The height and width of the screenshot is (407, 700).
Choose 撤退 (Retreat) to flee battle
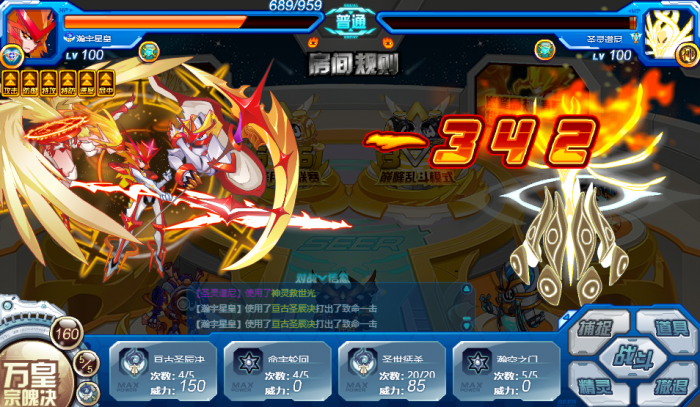tap(668, 386)
